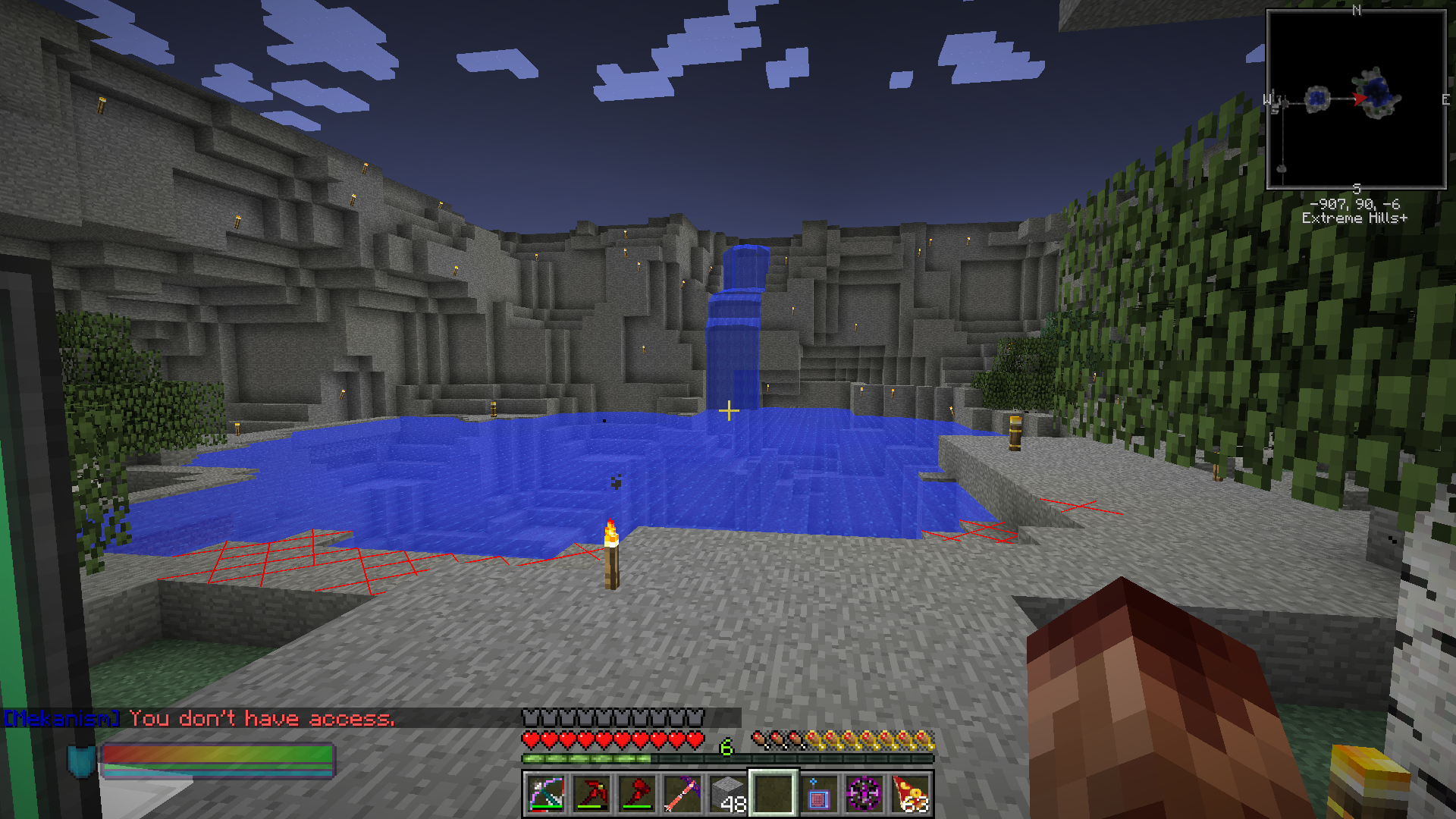
Task: Choose the purple circular wheel item
Action: coord(864,794)
